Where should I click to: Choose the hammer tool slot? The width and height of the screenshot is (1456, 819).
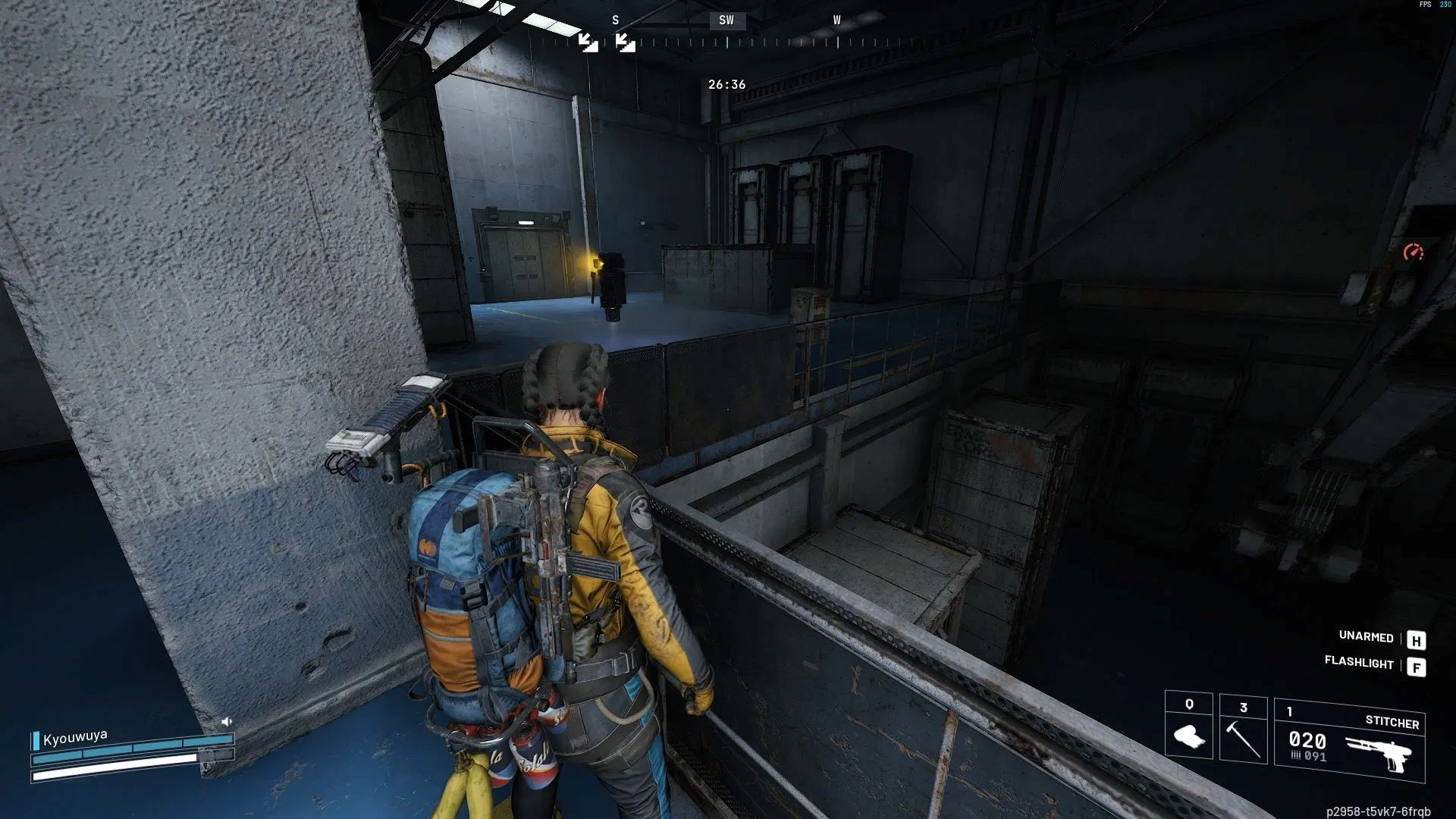(x=1243, y=729)
